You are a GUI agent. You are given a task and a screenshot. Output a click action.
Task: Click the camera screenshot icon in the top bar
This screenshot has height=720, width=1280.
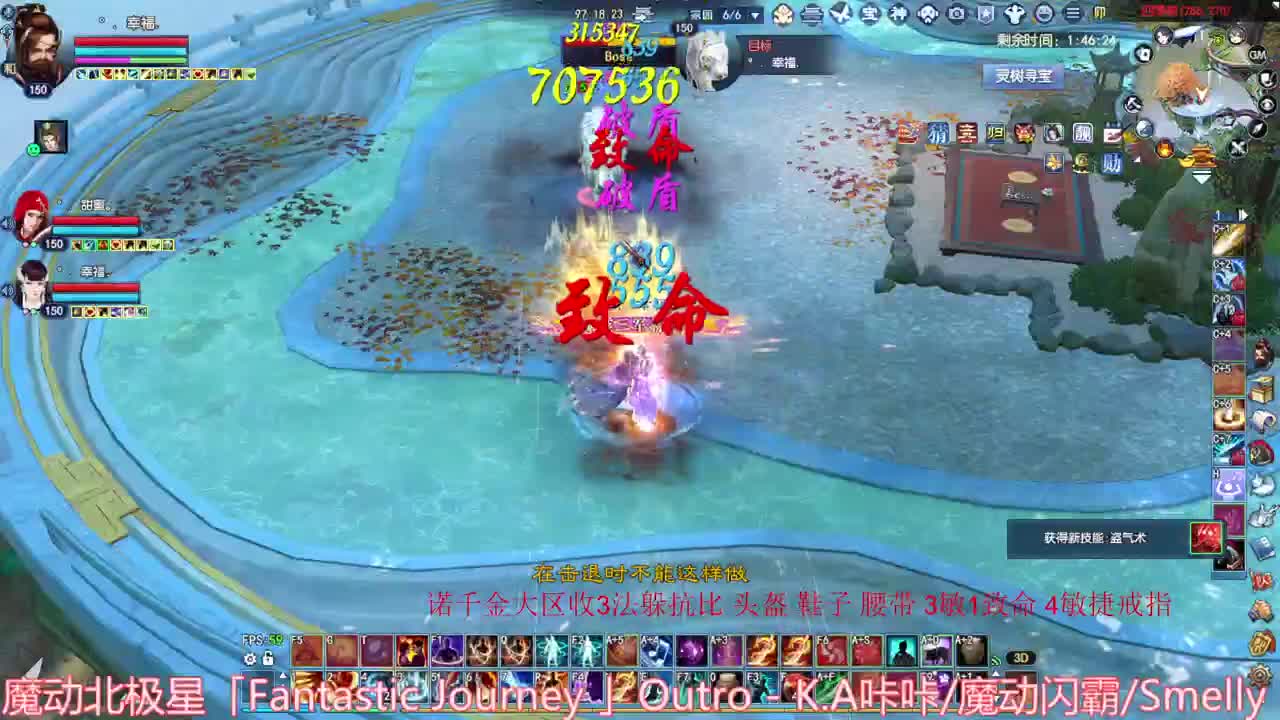point(956,12)
